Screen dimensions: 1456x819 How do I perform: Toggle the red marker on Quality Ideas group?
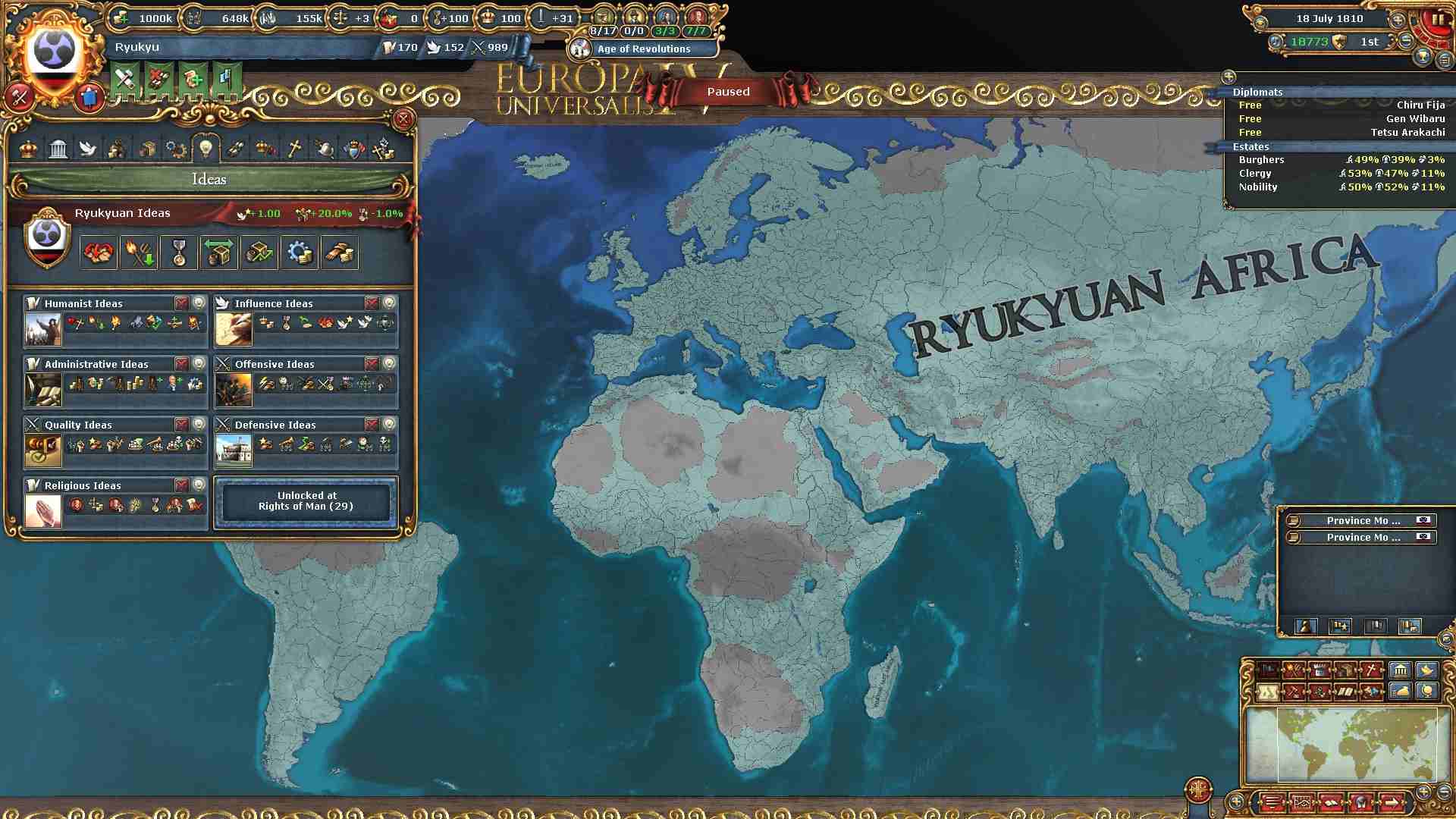182,425
